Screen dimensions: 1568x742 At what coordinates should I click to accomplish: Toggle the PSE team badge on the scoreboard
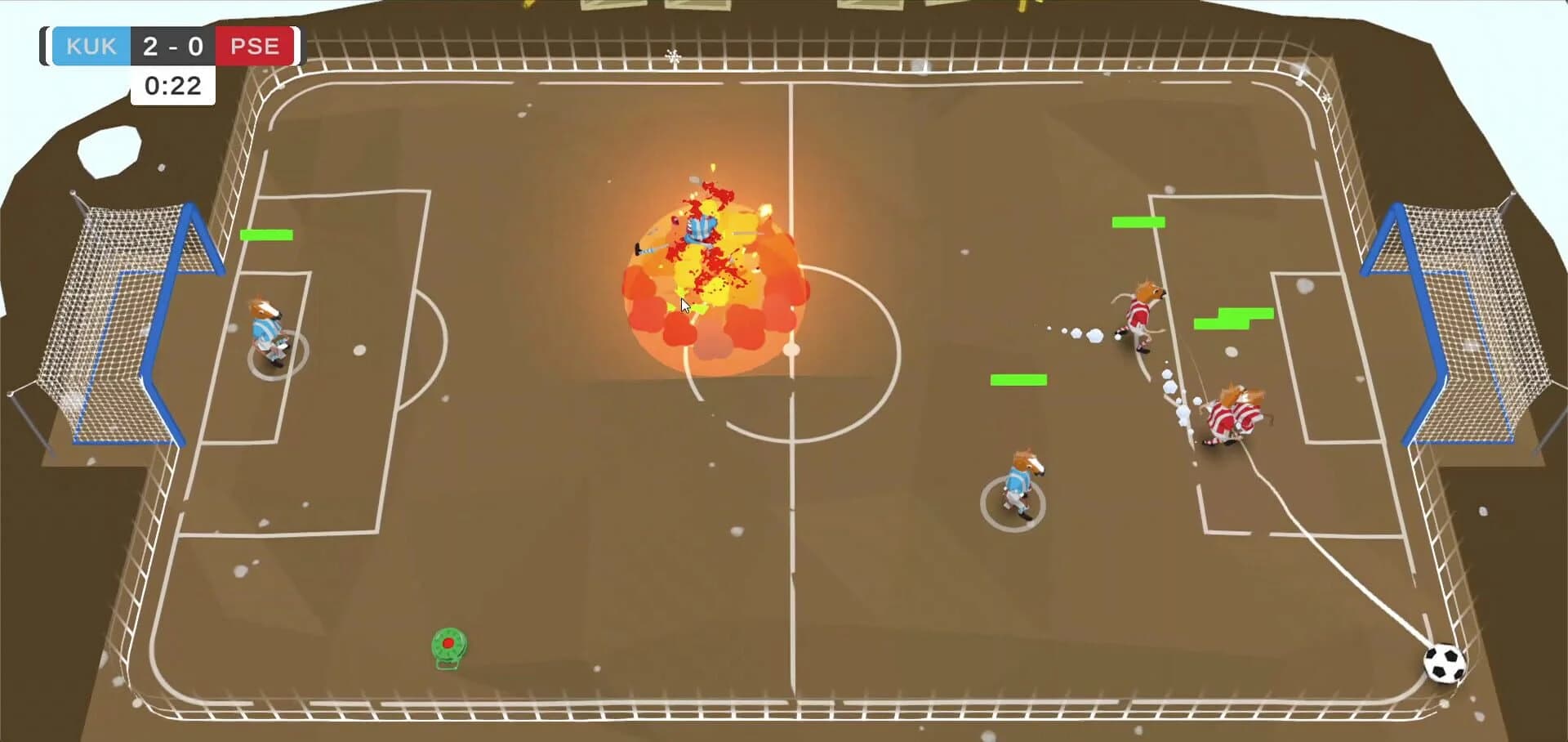pos(256,46)
